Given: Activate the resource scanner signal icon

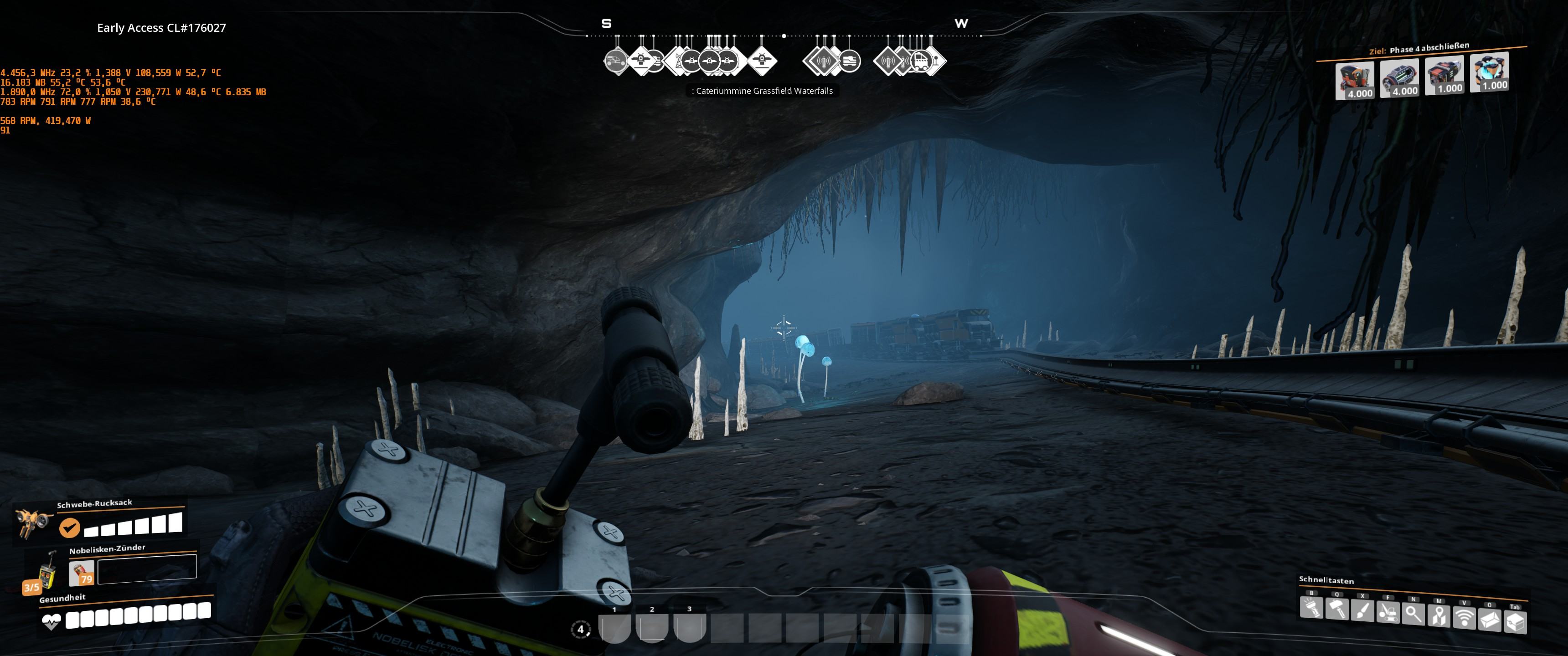Looking at the screenshot, I should pyautogui.click(x=1464, y=618).
